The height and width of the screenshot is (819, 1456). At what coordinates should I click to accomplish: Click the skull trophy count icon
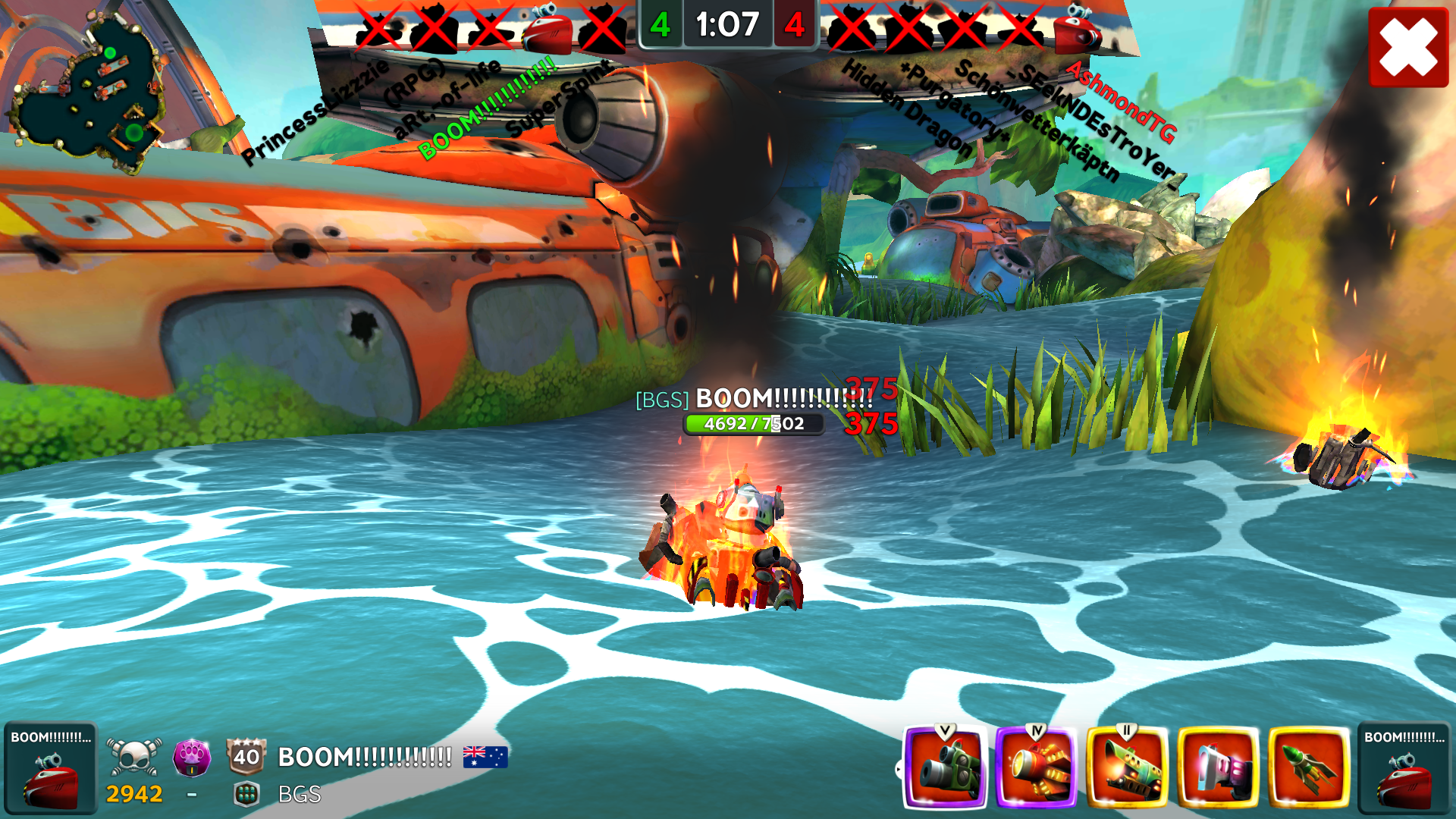(134, 757)
